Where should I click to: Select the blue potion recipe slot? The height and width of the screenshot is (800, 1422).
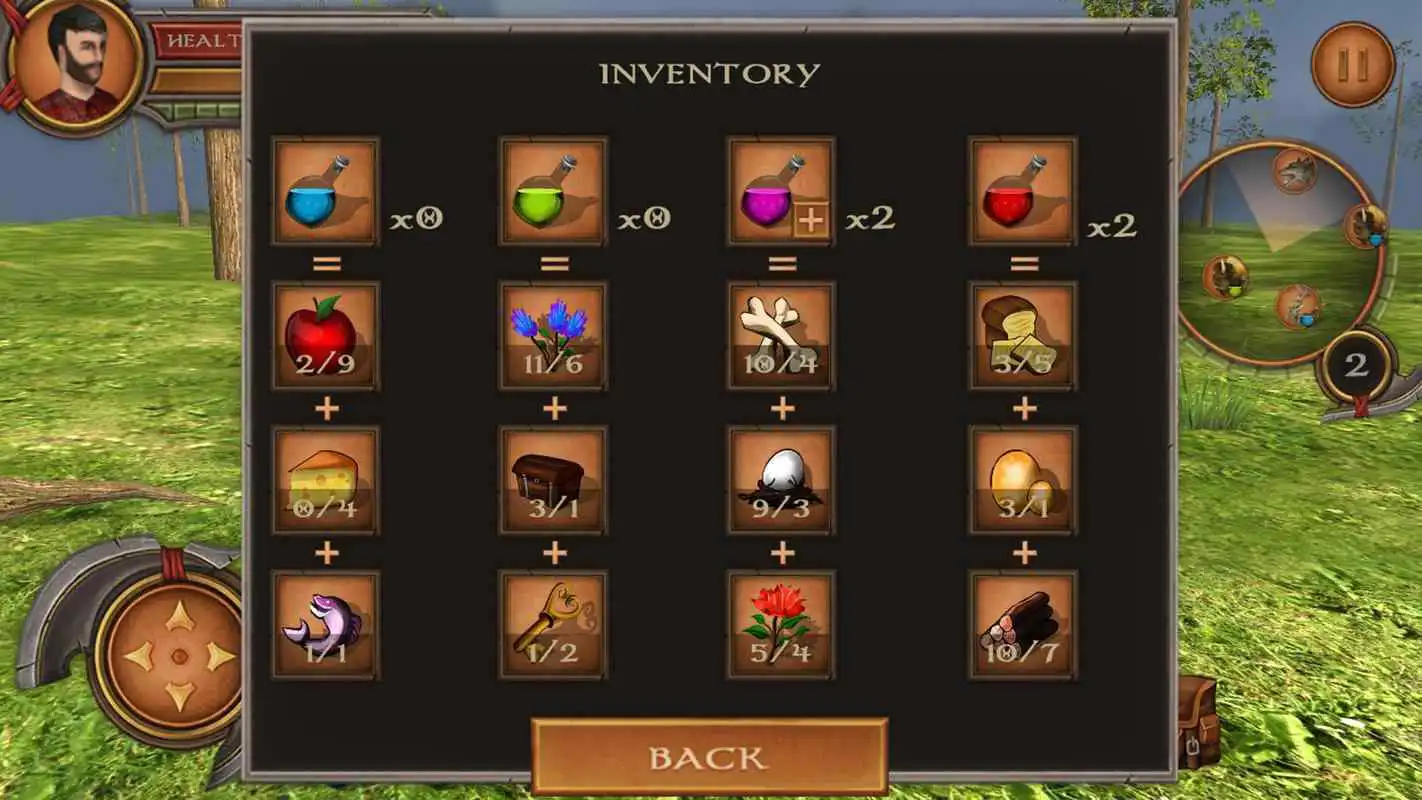tap(325, 190)
